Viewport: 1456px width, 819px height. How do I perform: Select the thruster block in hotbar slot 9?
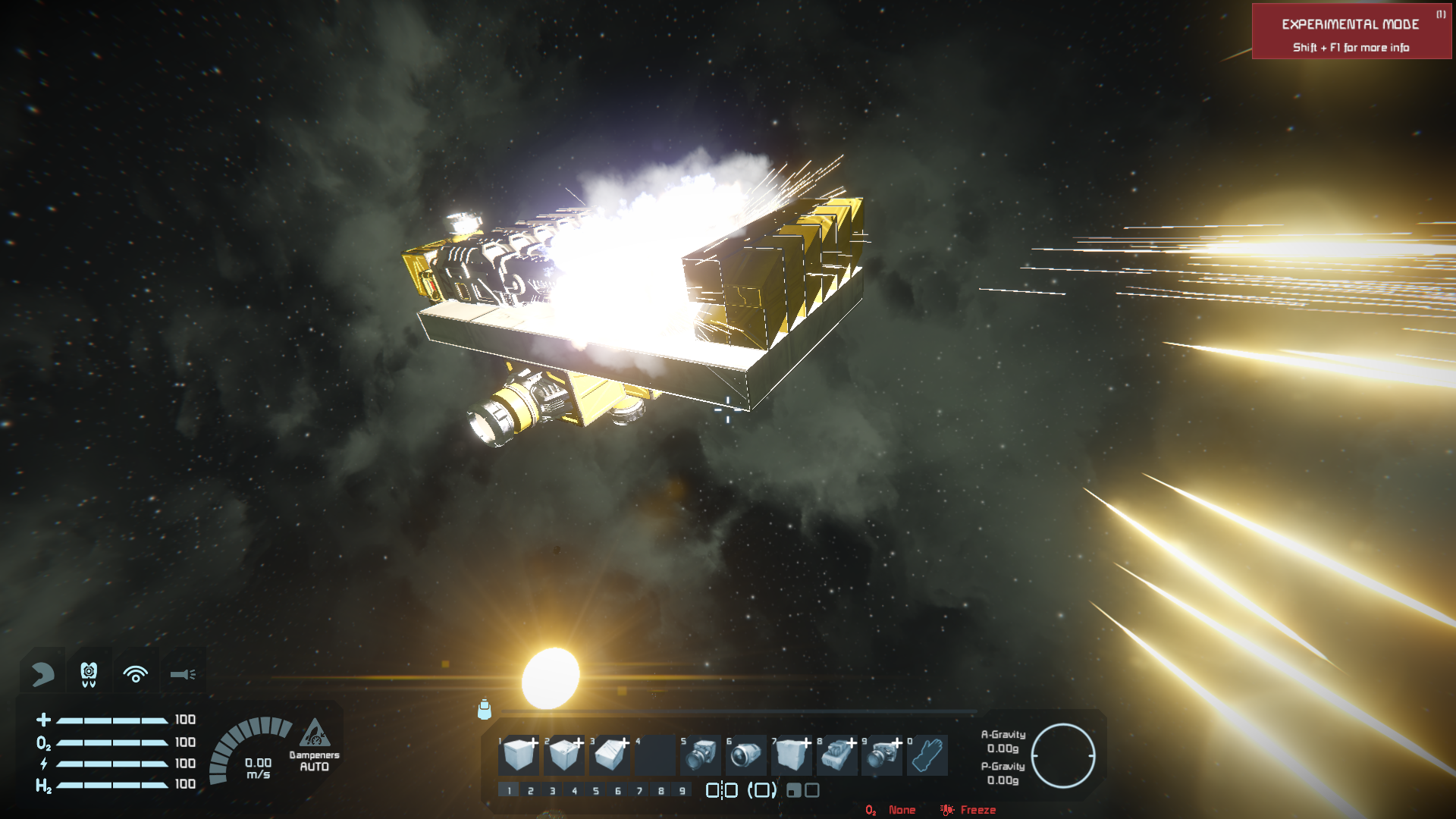tap(882, 755)
